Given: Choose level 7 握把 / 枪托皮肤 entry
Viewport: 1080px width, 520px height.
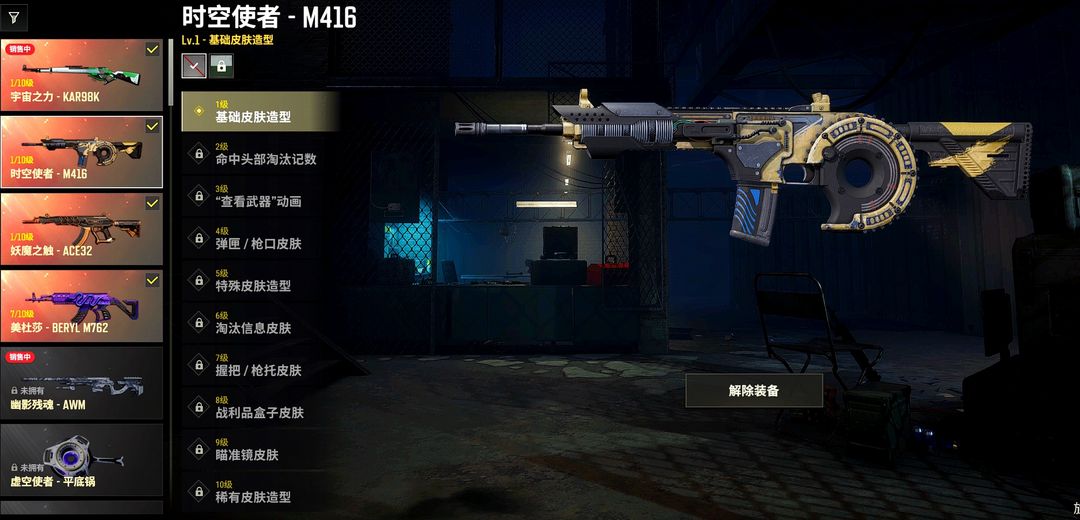Looking at the screenshot, I should pos(260,364).
